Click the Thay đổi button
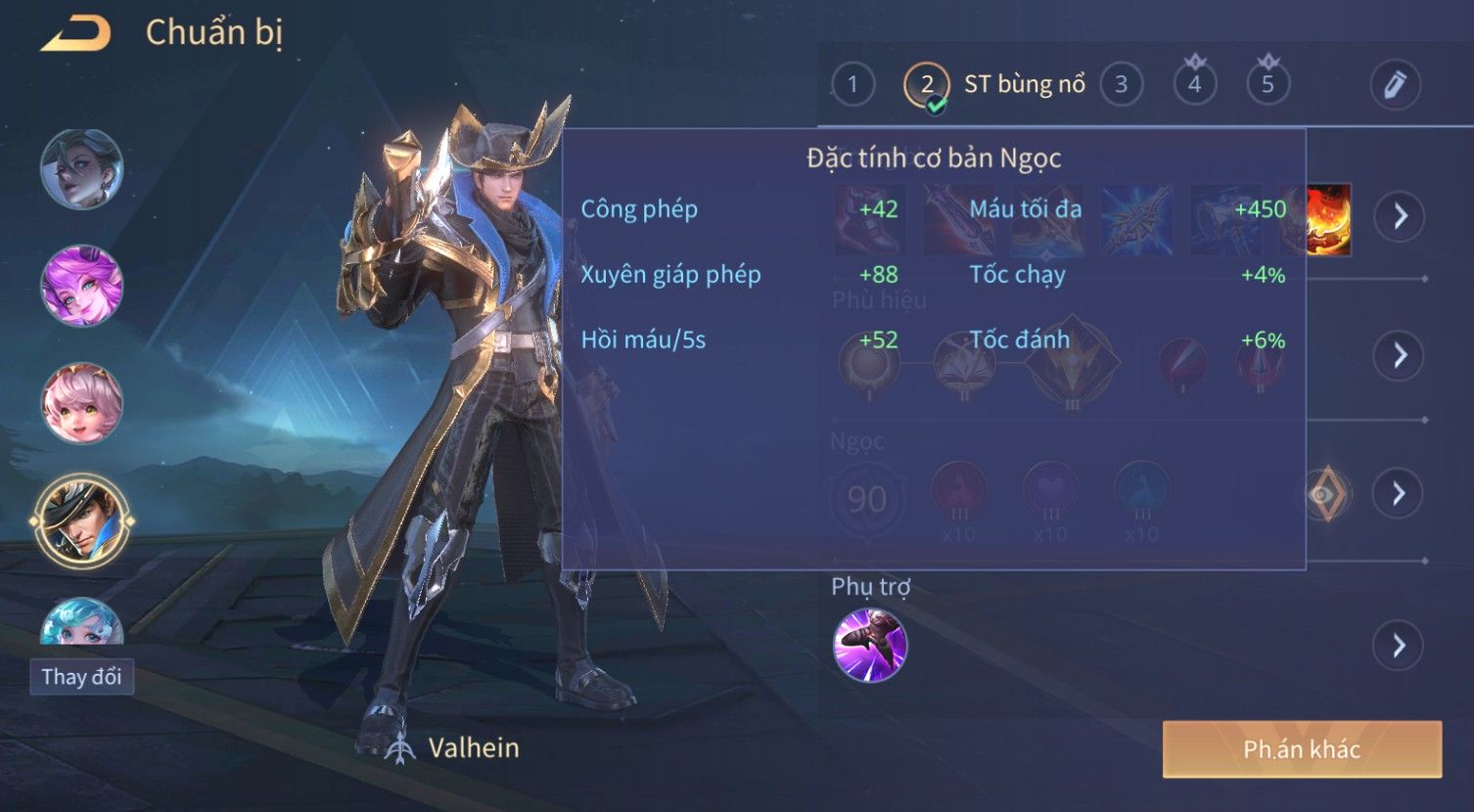Screen dimensions: 1474x812 tap(81, 677)
